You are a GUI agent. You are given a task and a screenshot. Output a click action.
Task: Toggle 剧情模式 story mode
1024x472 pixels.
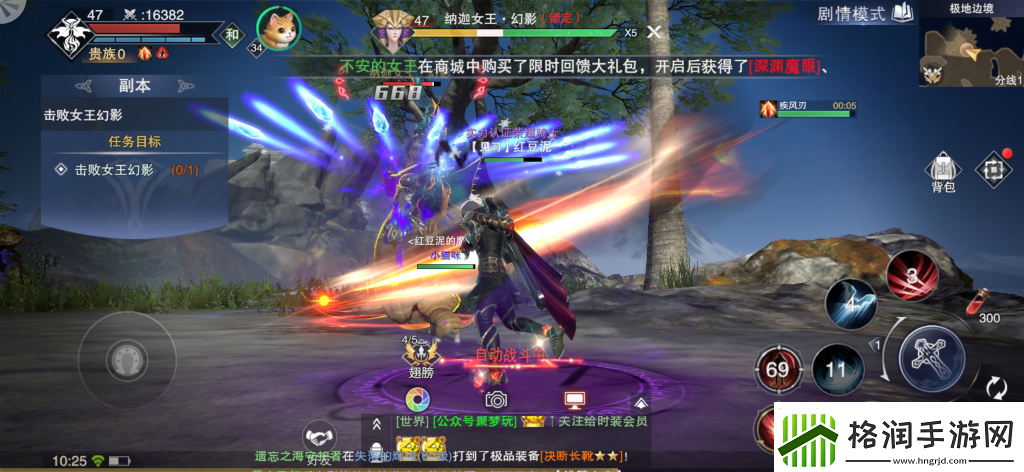click(x=864, y=14)
